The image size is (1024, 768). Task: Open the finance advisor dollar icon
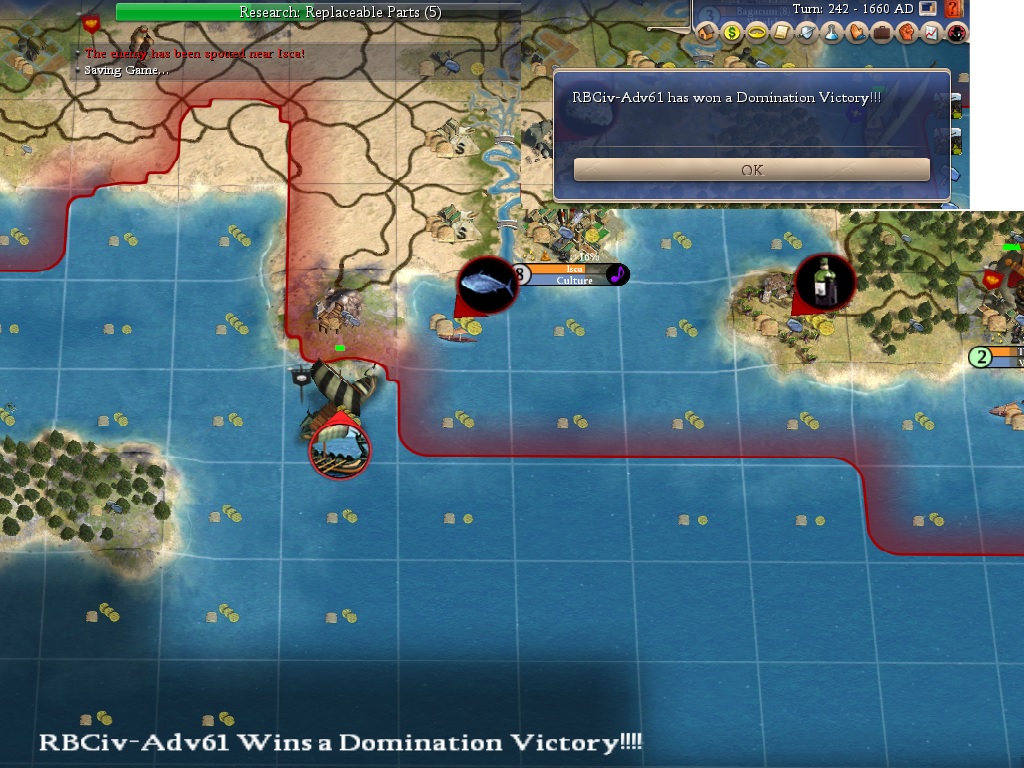coord(732,33)
